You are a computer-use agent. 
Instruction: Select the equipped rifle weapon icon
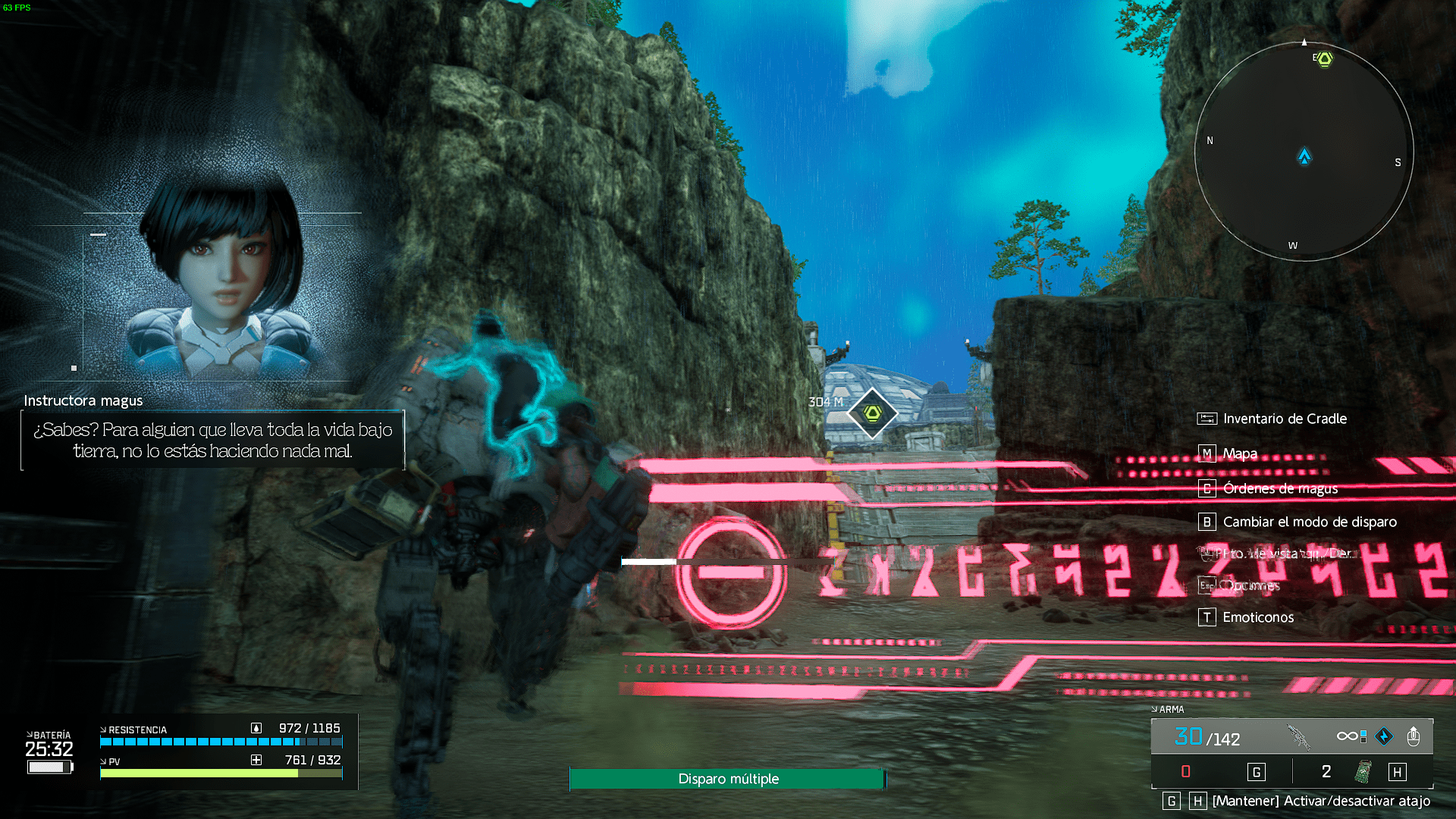coord(1299,736)
